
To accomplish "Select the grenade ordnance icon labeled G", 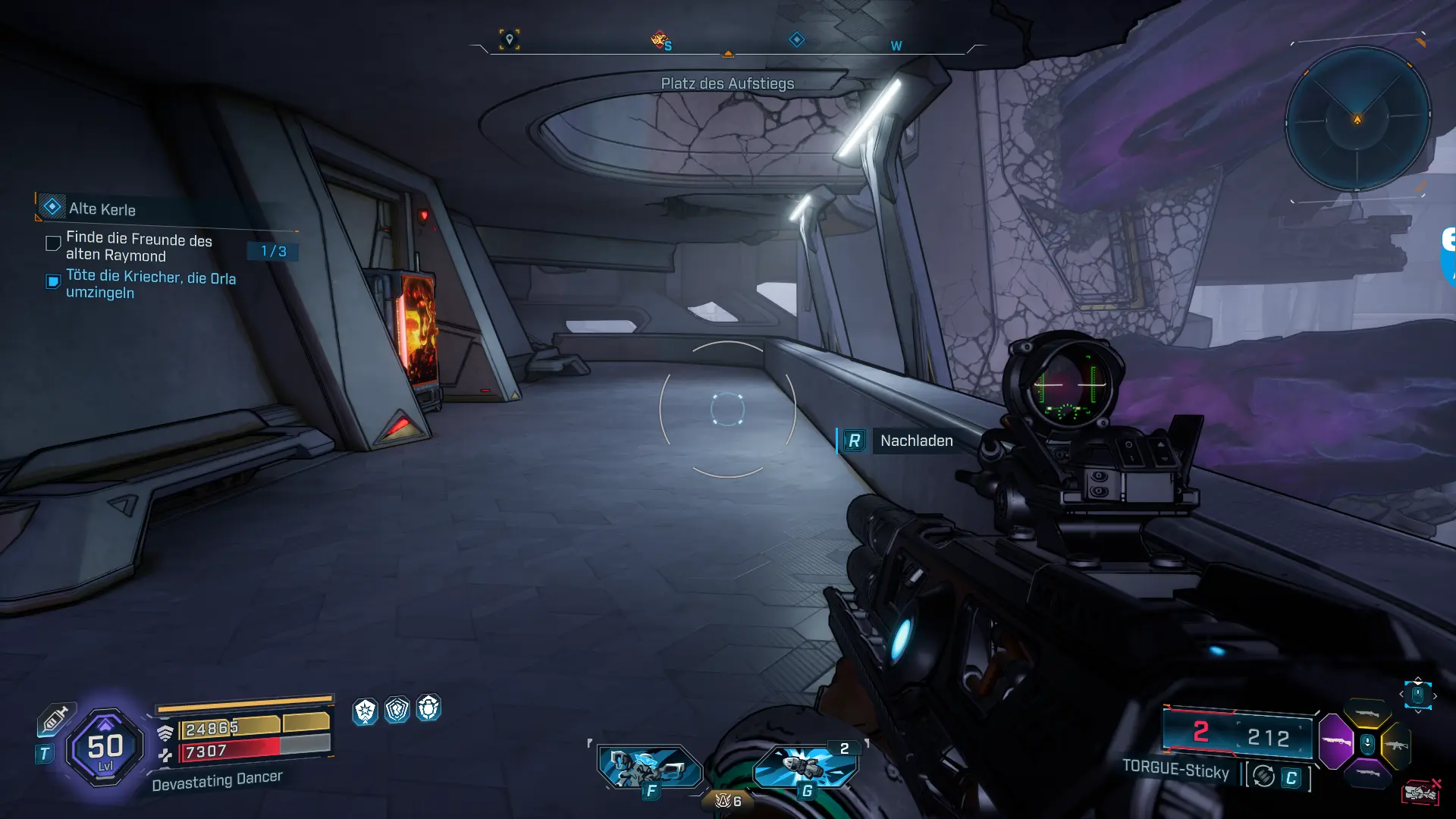I will 805,767.
